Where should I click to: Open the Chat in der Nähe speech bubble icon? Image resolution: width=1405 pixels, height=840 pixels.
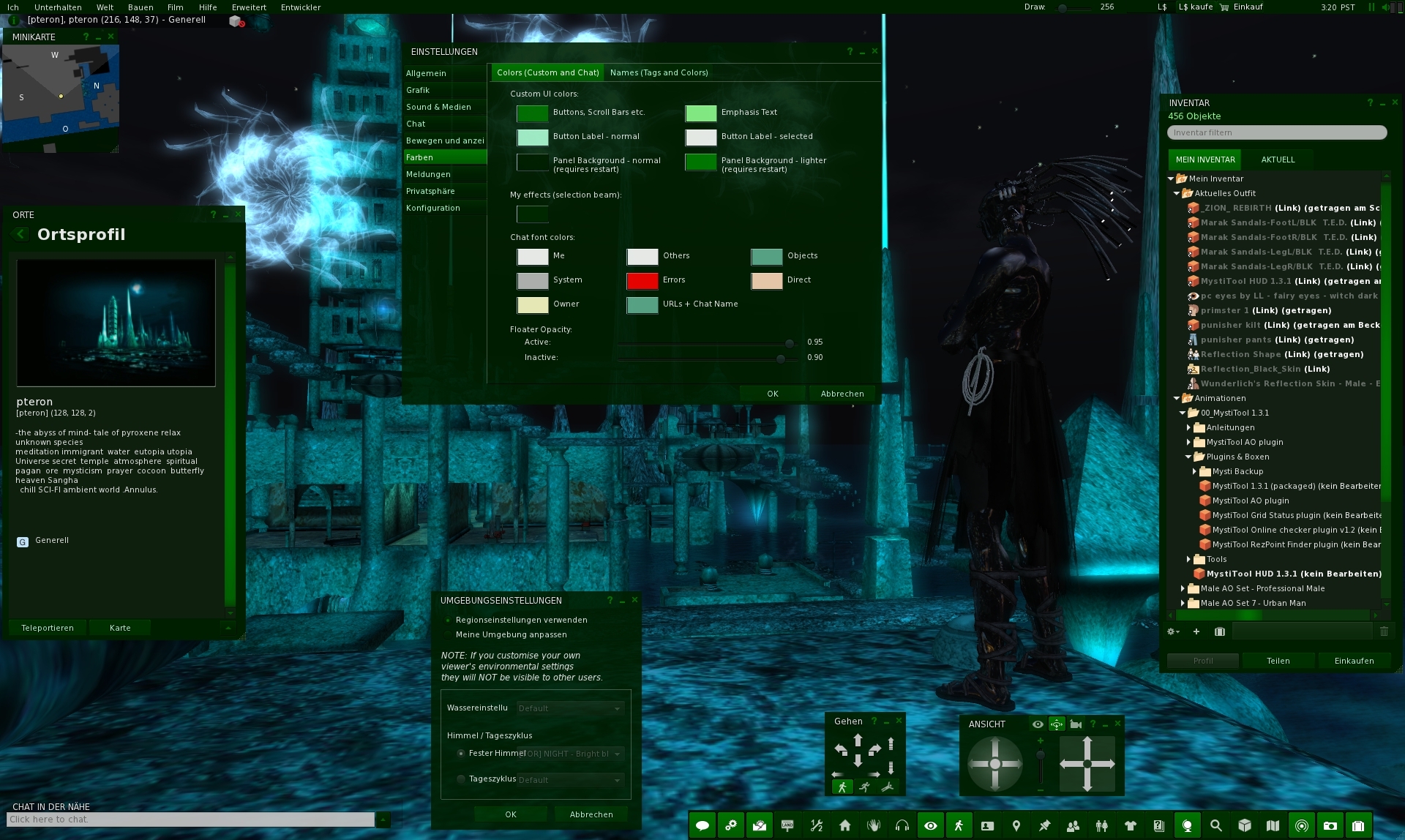point(701,825)
